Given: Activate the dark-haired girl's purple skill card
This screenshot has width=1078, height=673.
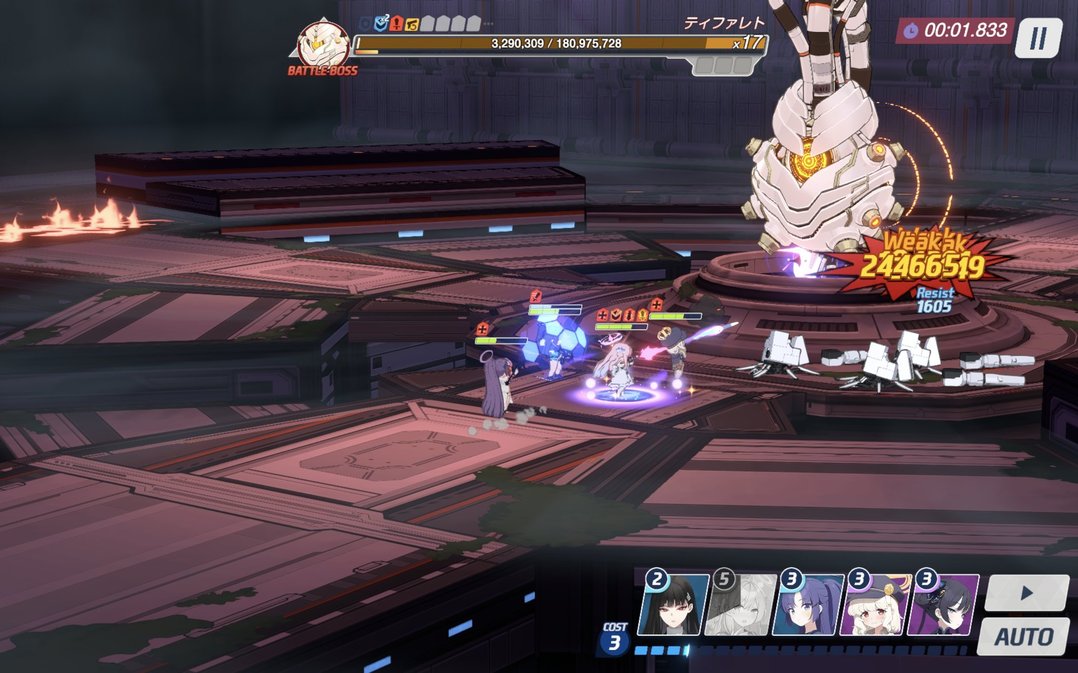Looking at the screenshot, I should pyautogui.click(x=943, y=605).
